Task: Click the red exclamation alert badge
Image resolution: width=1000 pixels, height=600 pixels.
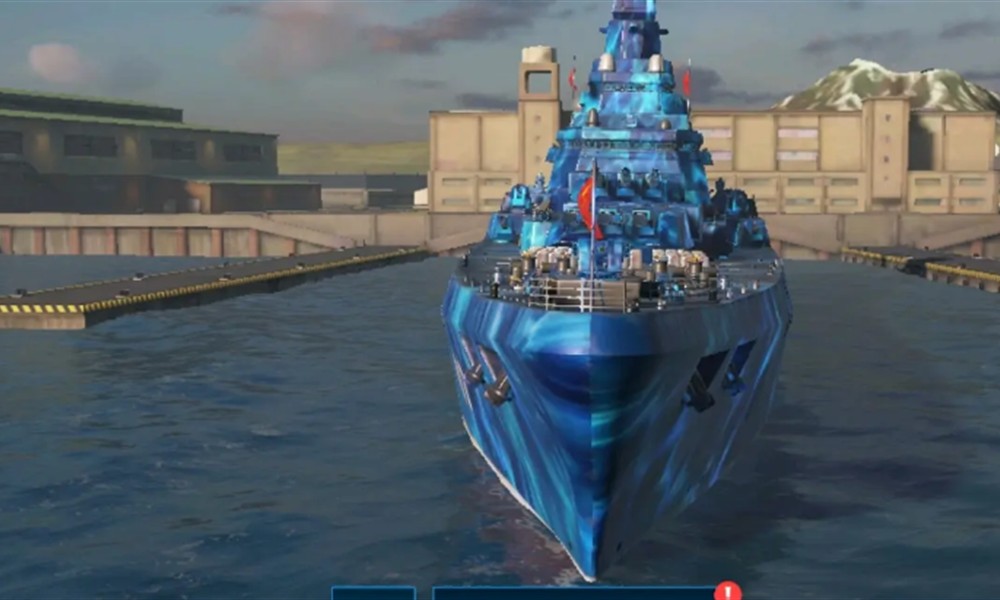Action: point(728,591)
